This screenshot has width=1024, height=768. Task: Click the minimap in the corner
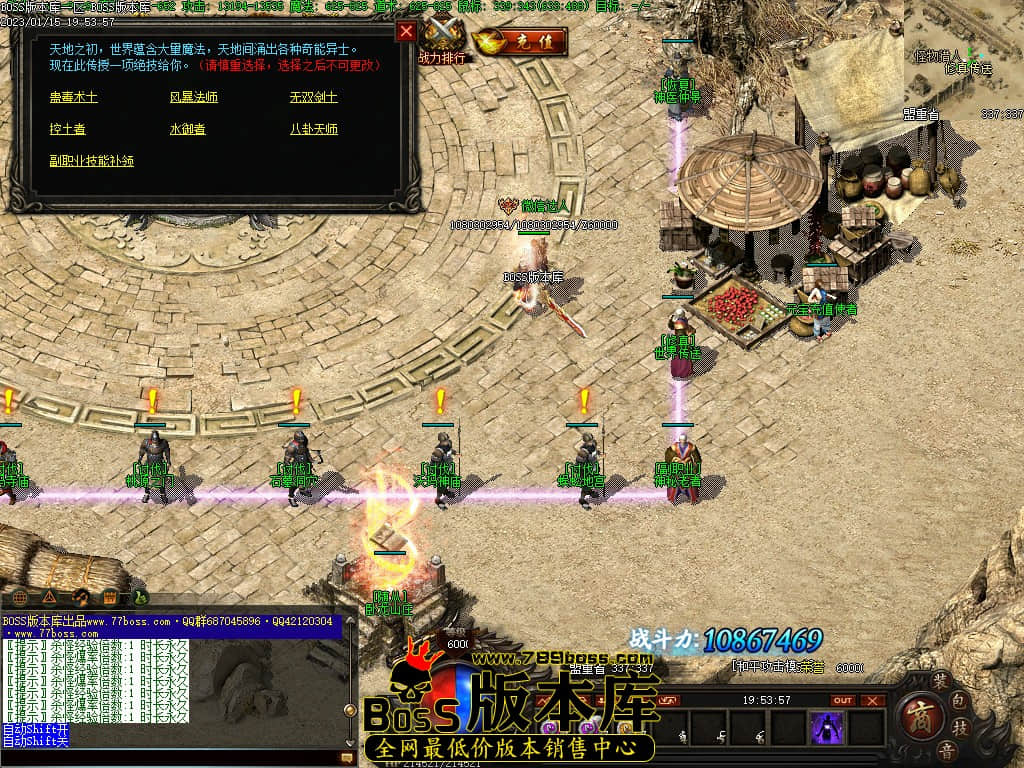coord(963,60)
